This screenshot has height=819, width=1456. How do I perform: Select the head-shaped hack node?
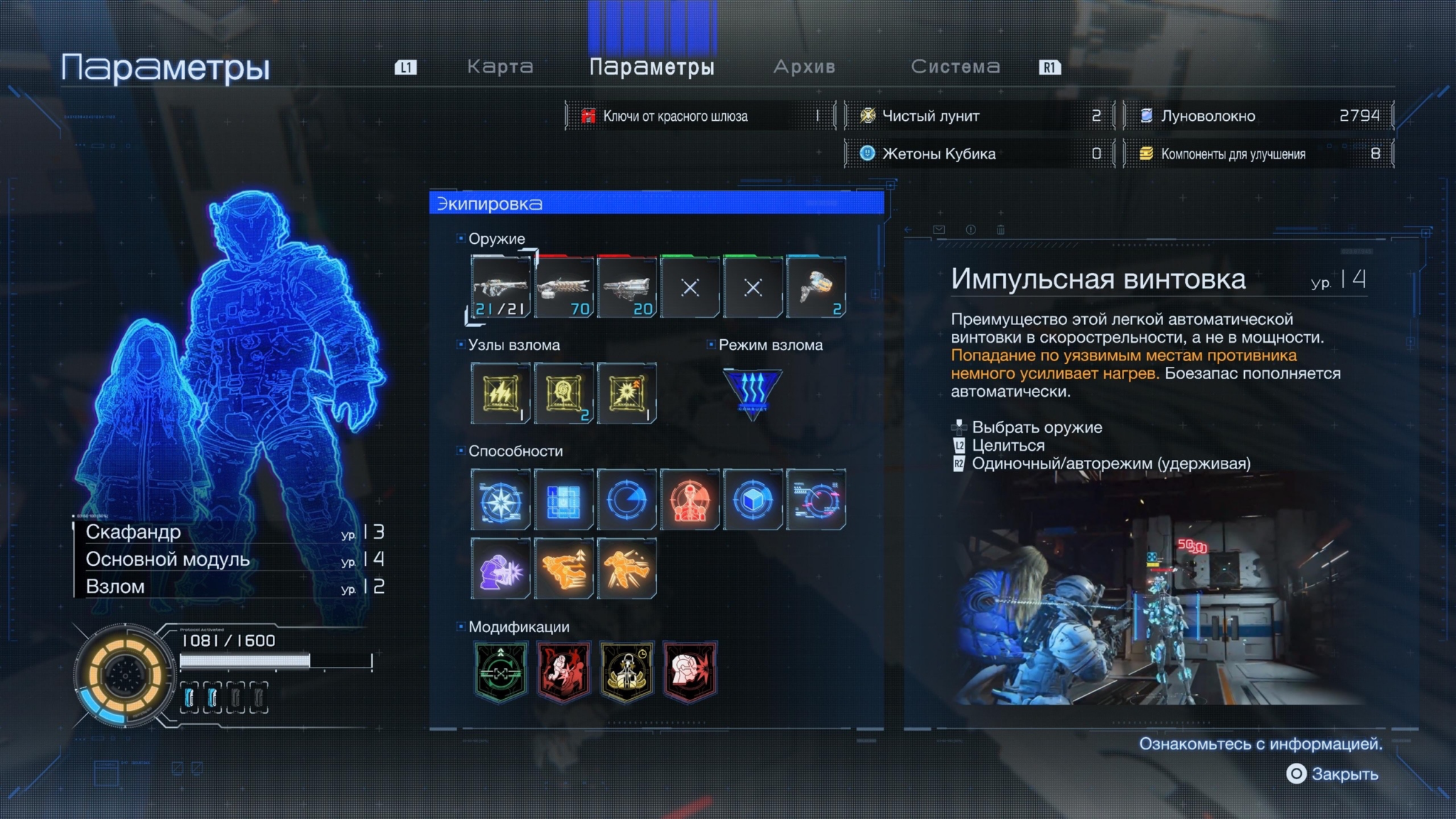[x=564, y=393]
